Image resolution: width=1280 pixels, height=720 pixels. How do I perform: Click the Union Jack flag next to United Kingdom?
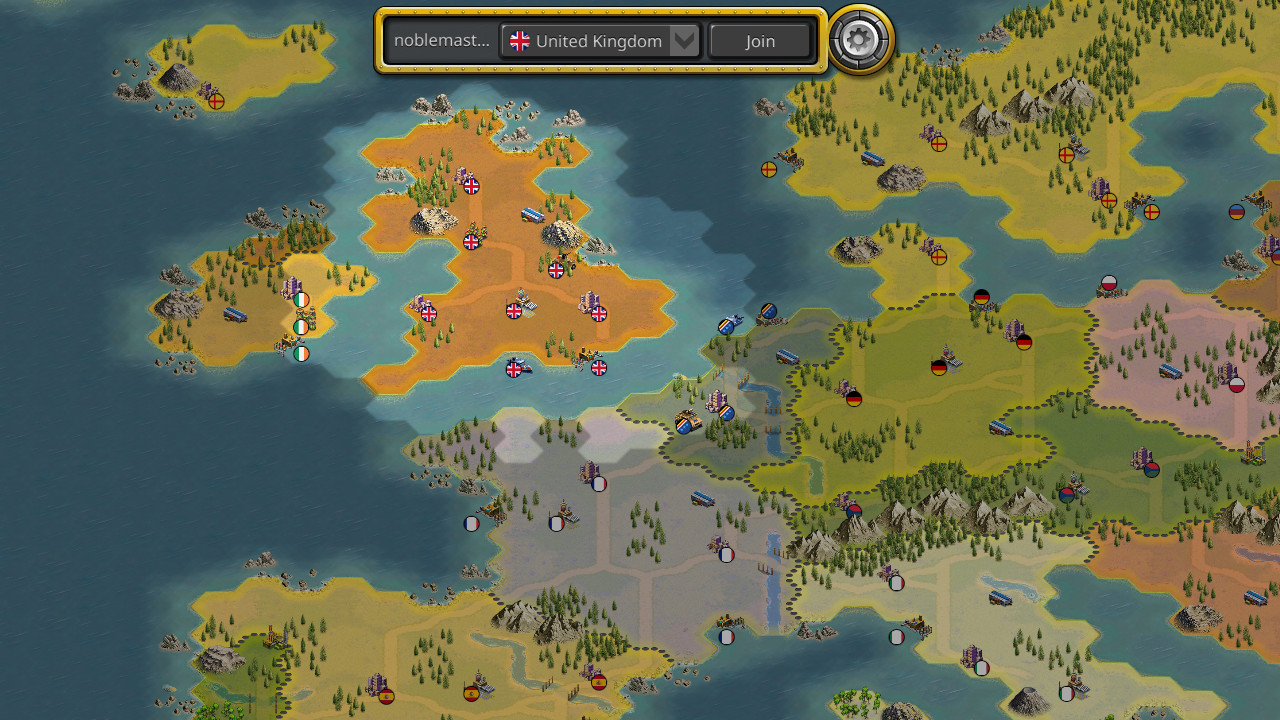pos(519,40)
